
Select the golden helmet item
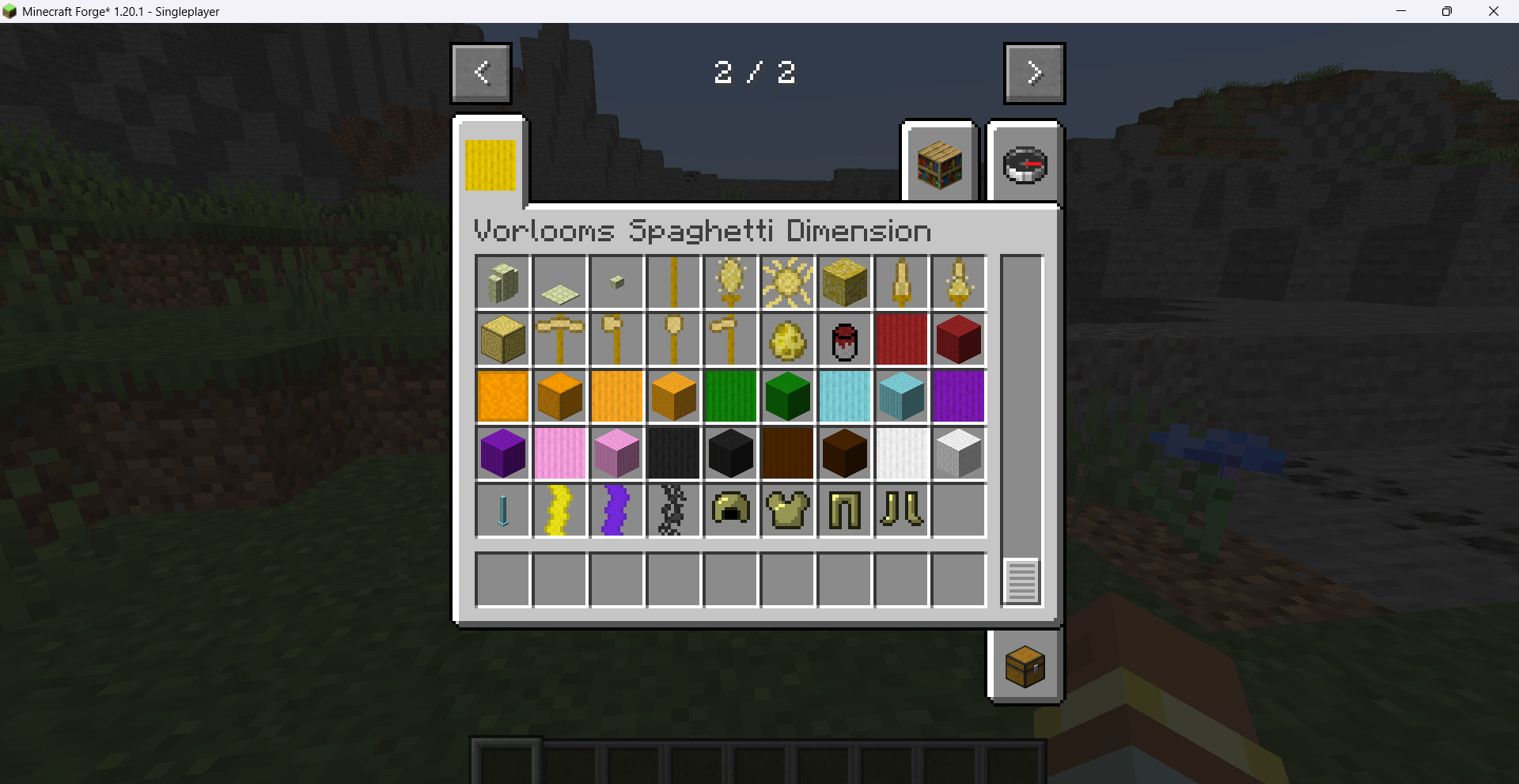730,510
